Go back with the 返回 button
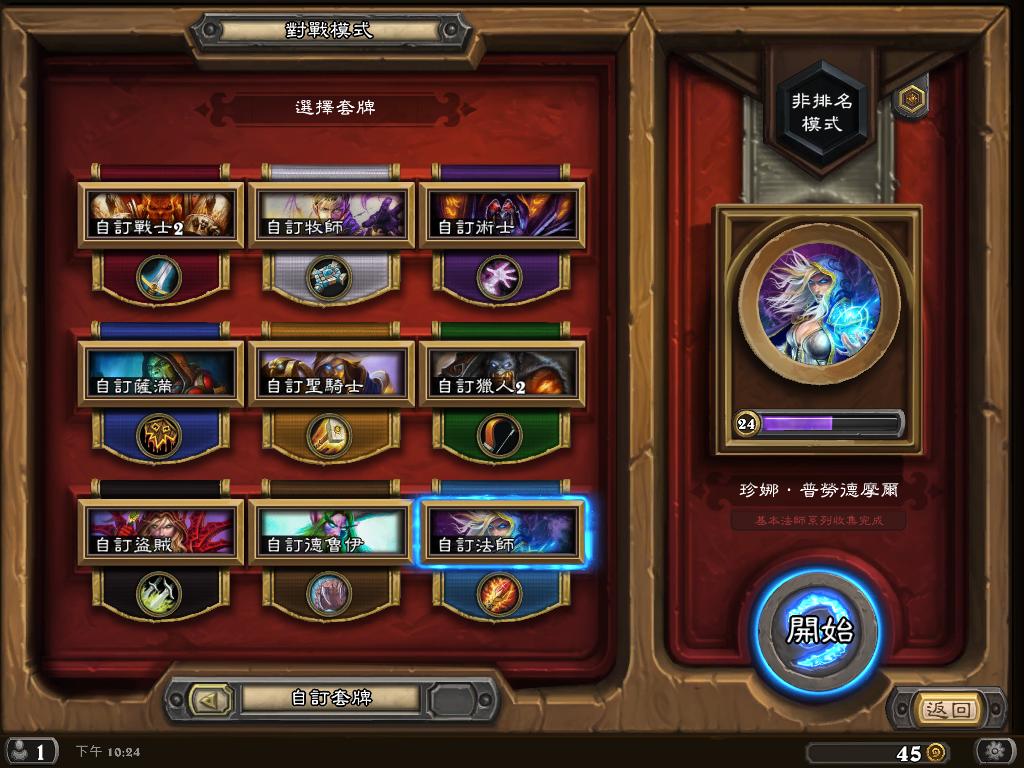Viewport: 1024px width, 768px height. tap(948, 710)
